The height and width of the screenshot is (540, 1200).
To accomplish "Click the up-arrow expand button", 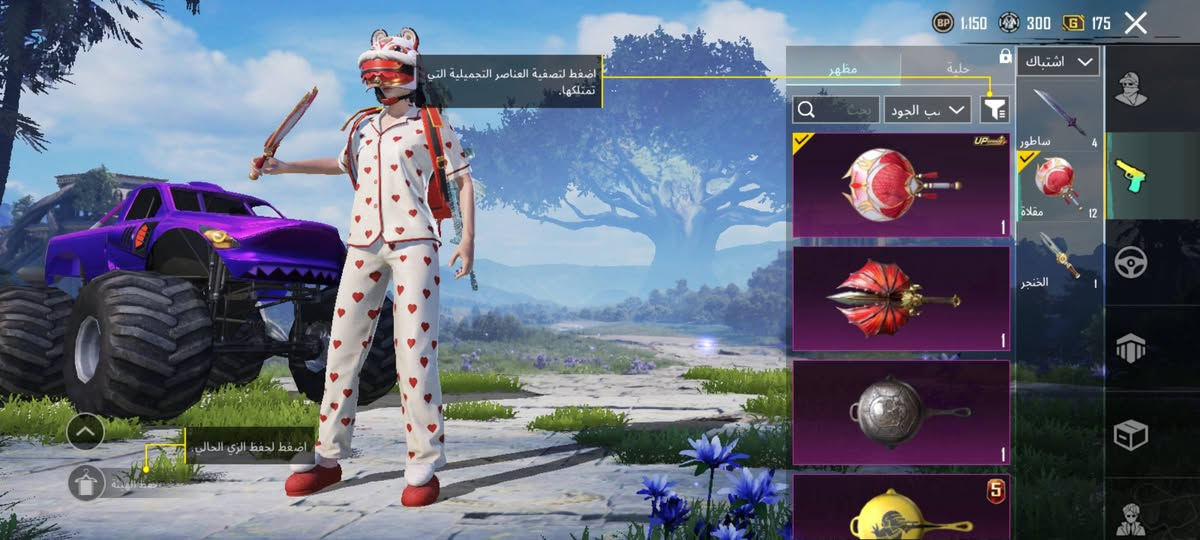I will (86, 431).
